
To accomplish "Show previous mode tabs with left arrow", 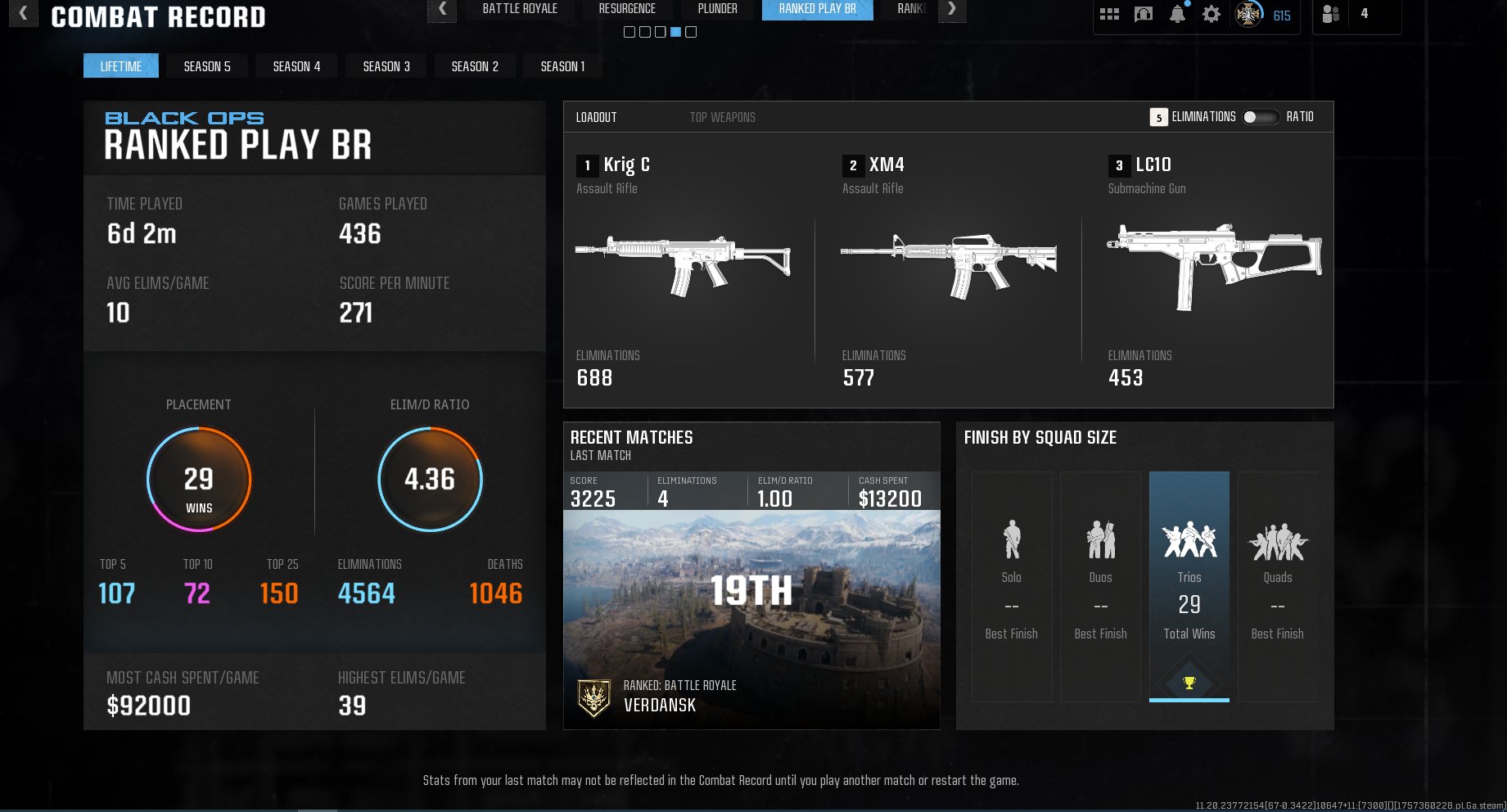I will (442, 9).
